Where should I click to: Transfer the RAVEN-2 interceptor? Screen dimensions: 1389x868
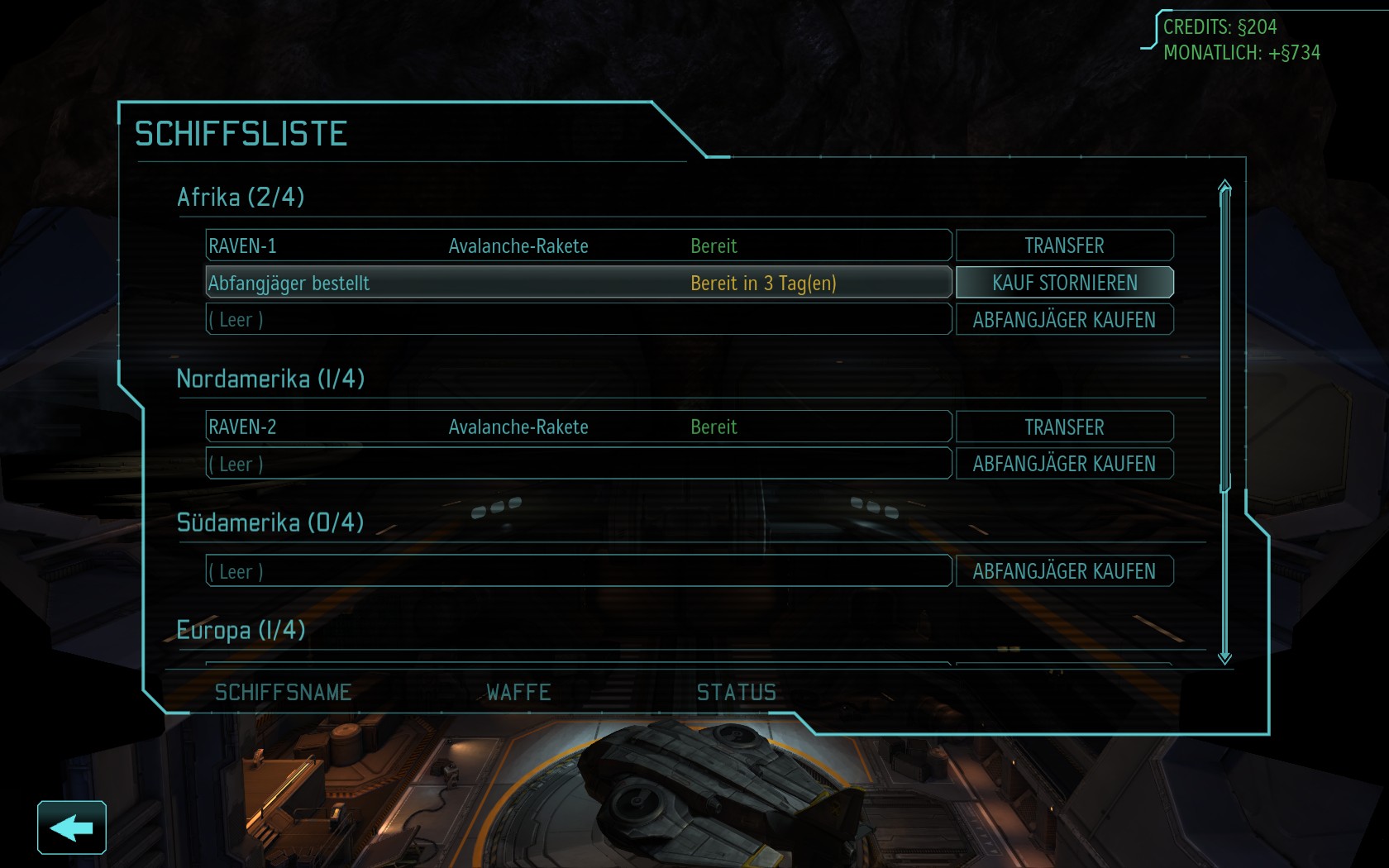pos(1064,427)
